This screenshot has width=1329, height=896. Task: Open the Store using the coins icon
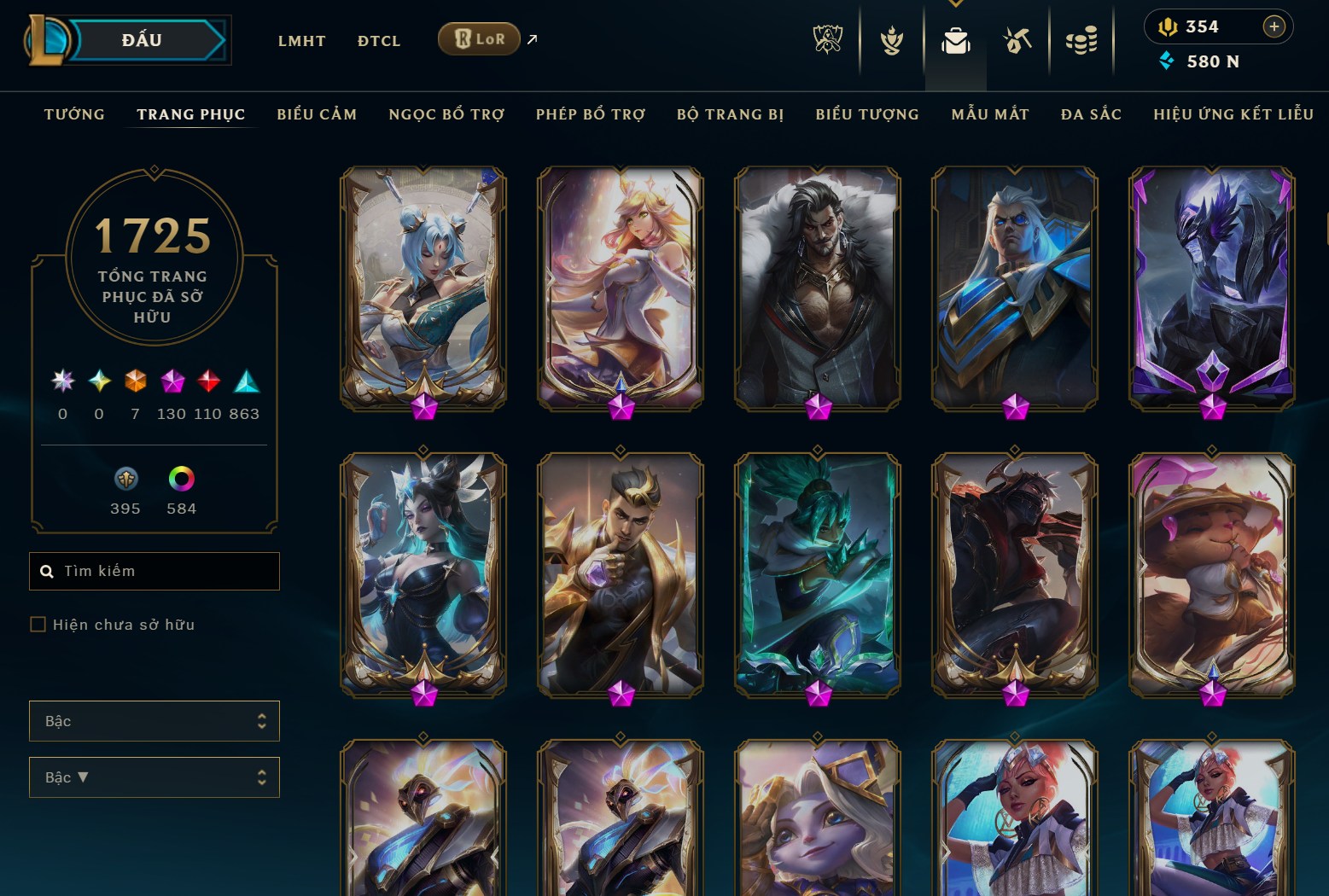(x=1081, y=39)
